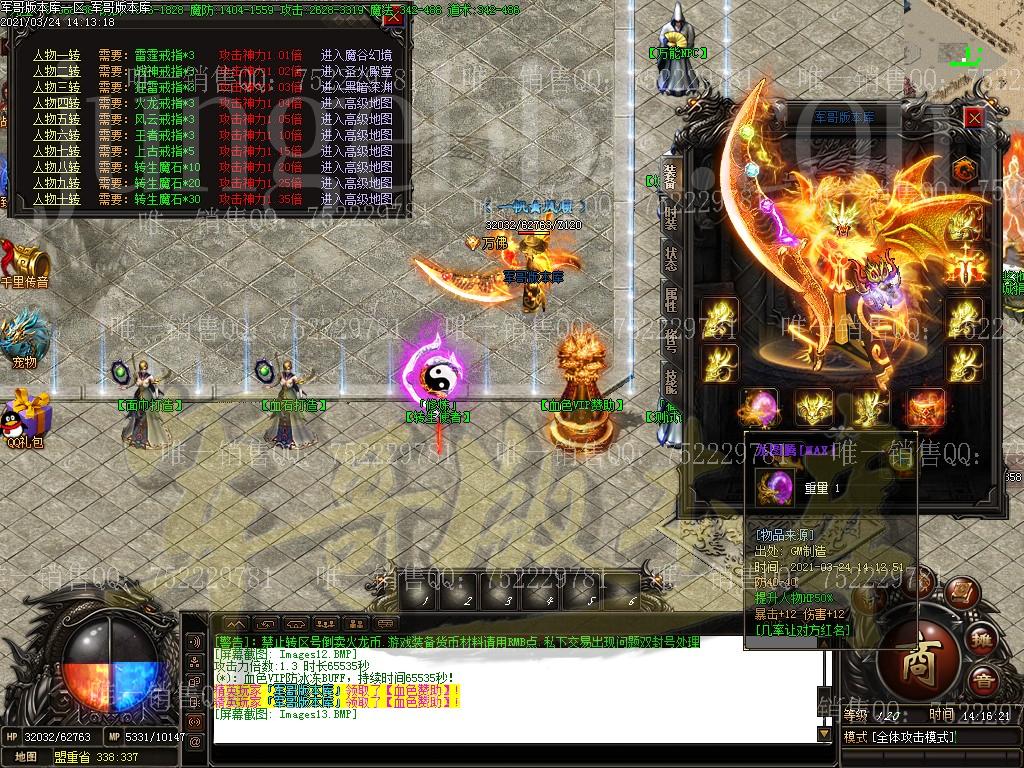Open the book icon round button
This screenshot has width=1024, height=768.
coord(960,591)
